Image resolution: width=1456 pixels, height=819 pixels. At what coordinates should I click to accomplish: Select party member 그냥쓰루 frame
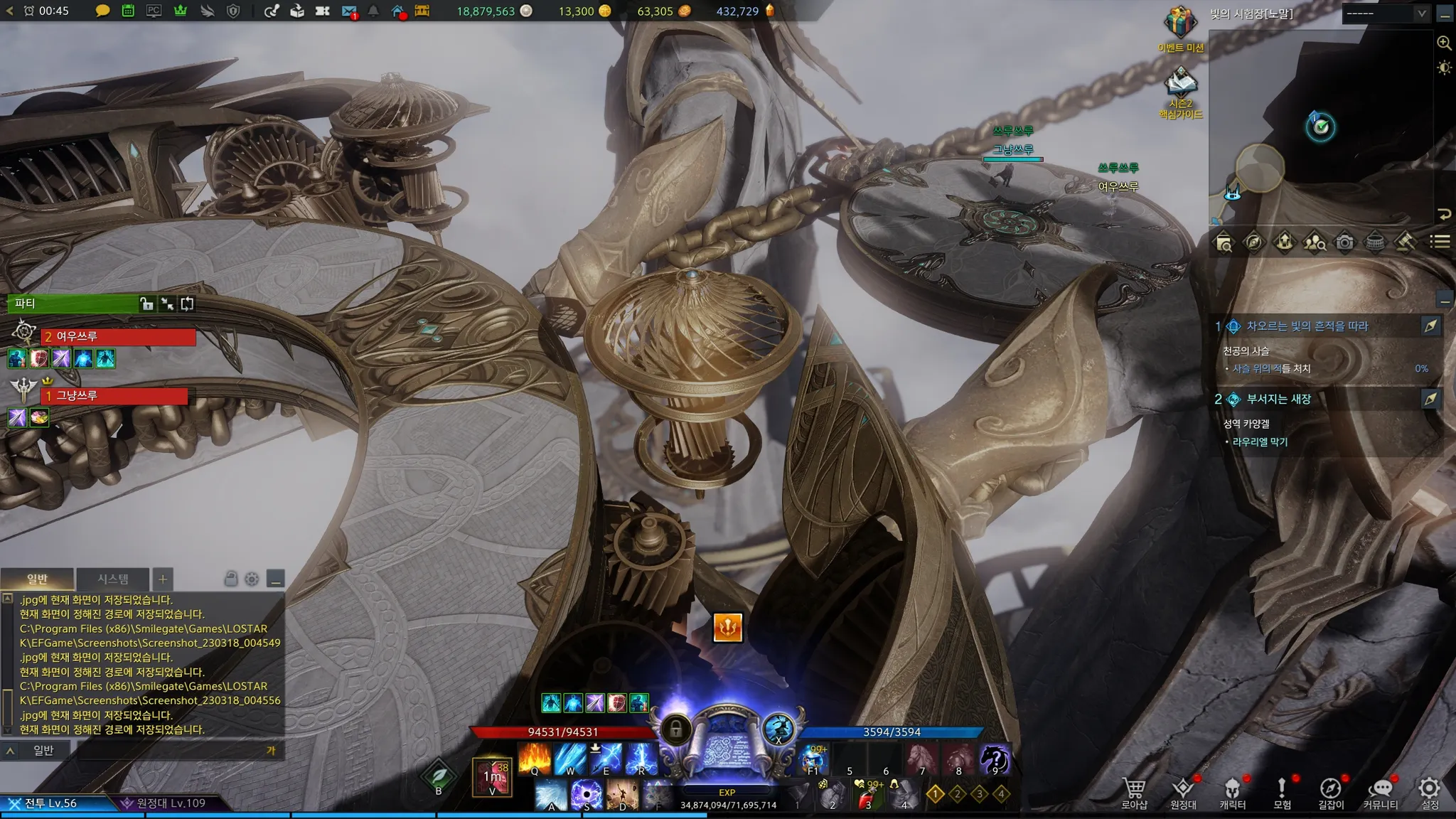[115, 395]
